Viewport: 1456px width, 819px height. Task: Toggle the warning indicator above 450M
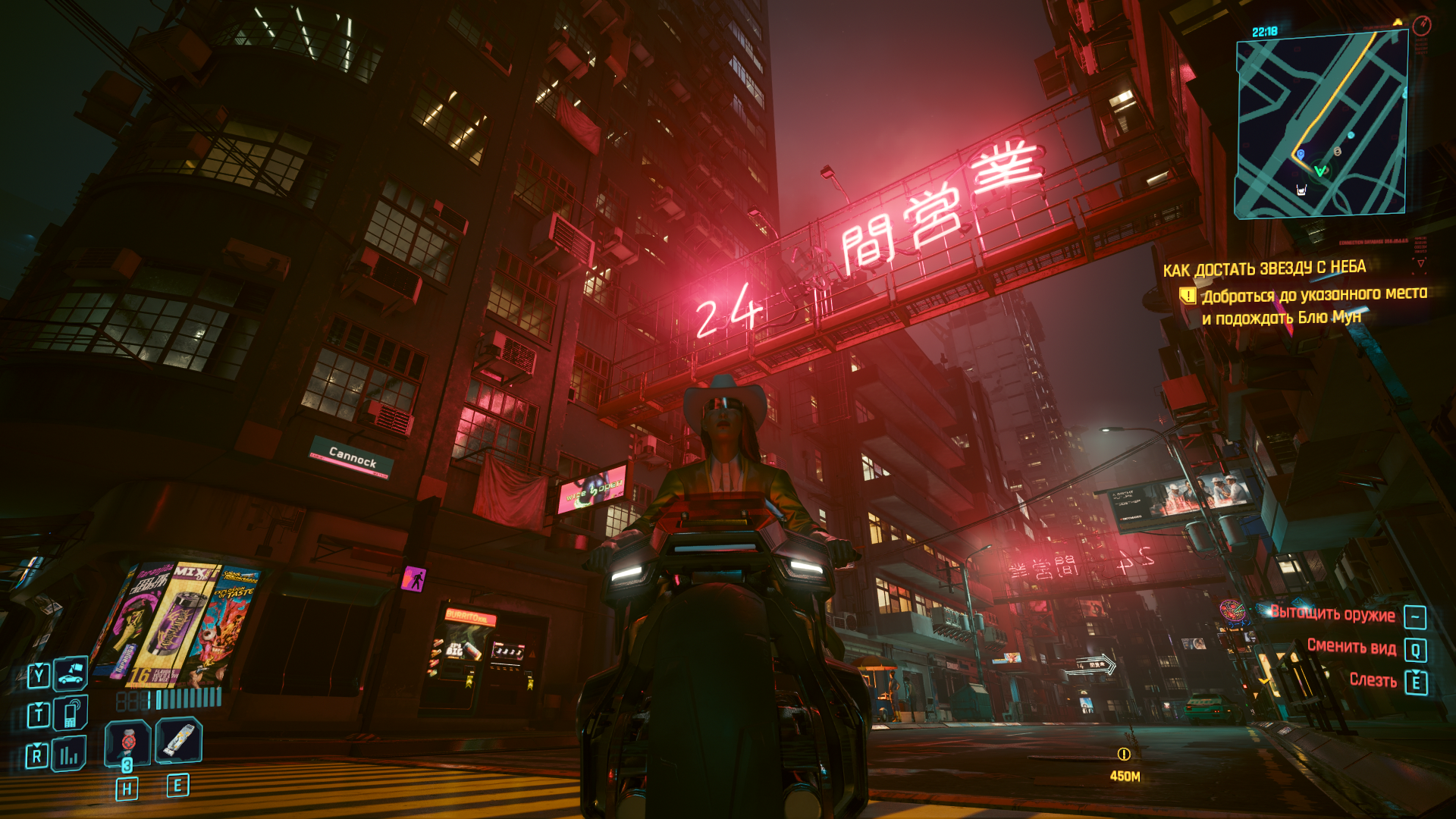tap(1123, 755)
